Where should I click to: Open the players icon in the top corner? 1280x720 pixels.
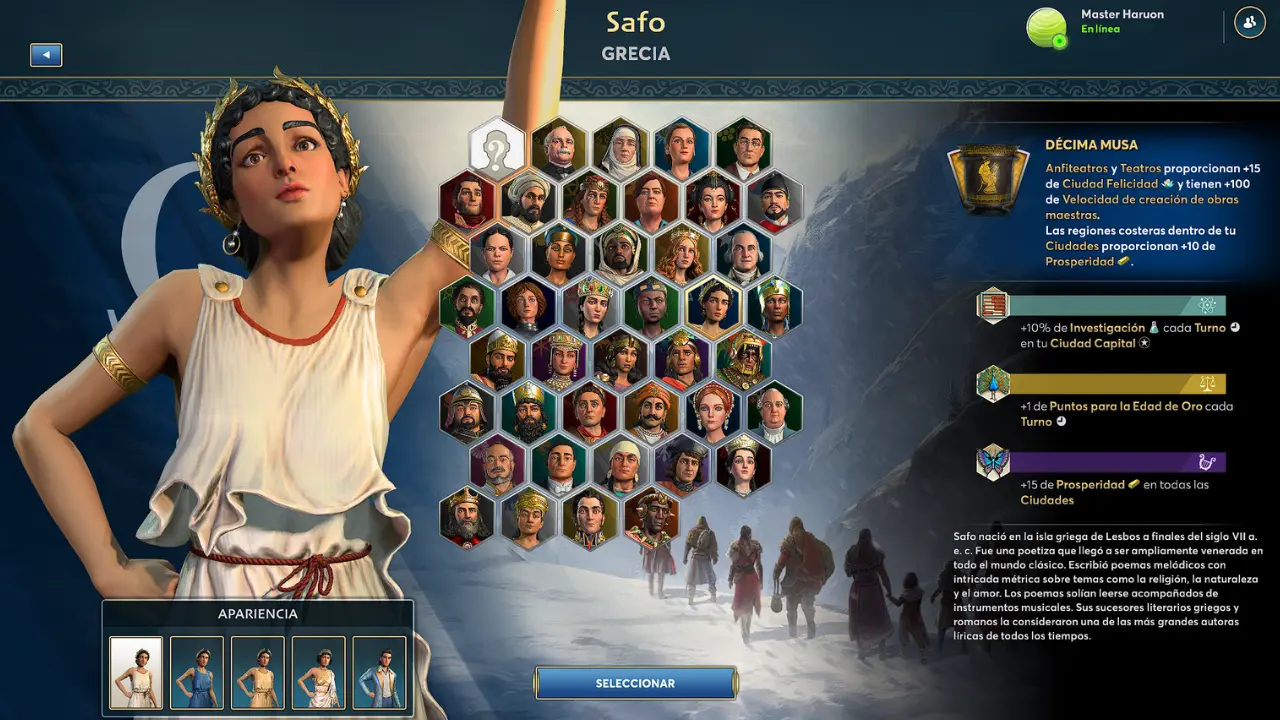coord(1249,22)
